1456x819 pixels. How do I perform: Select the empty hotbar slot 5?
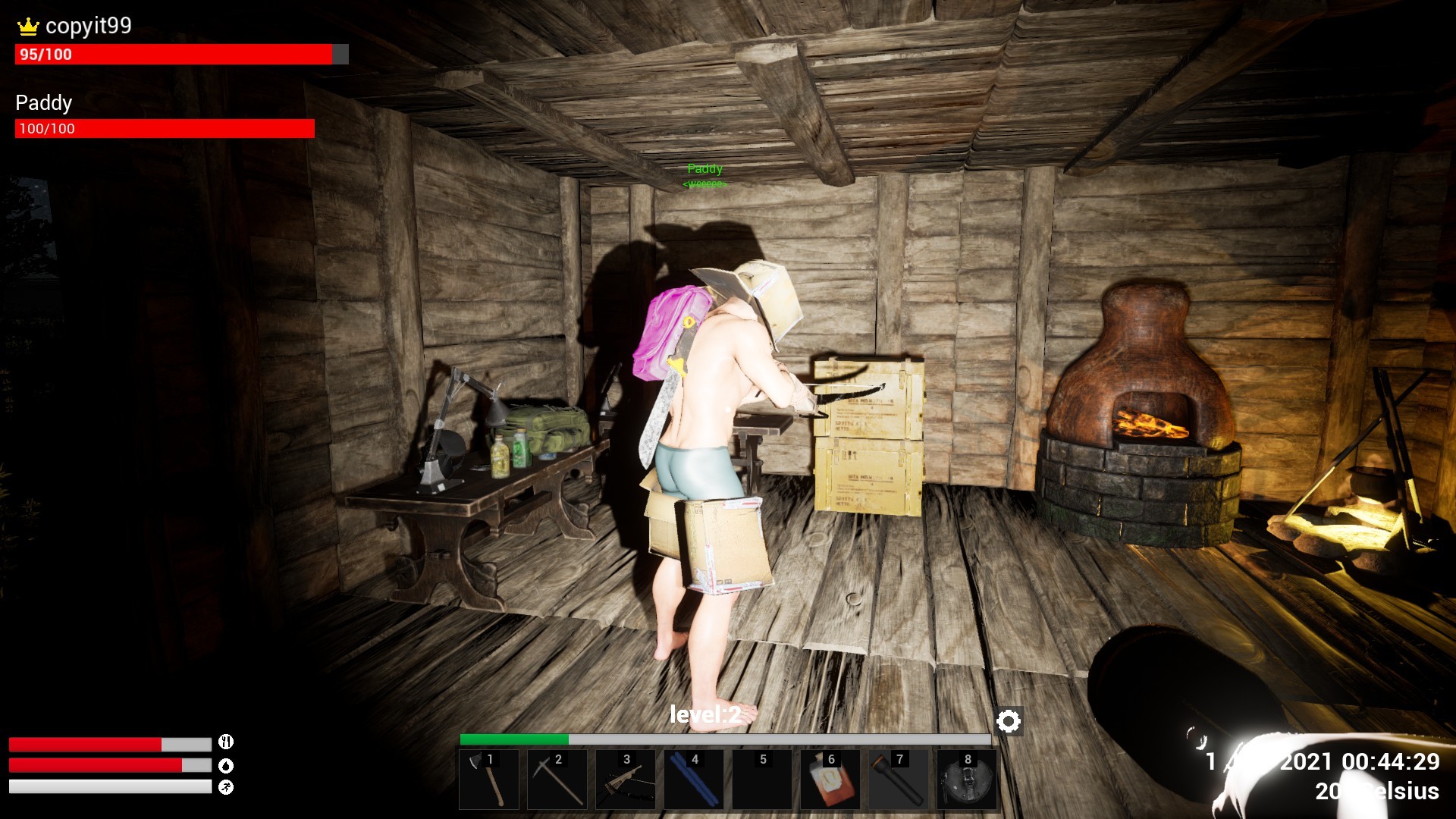[762, 780]
